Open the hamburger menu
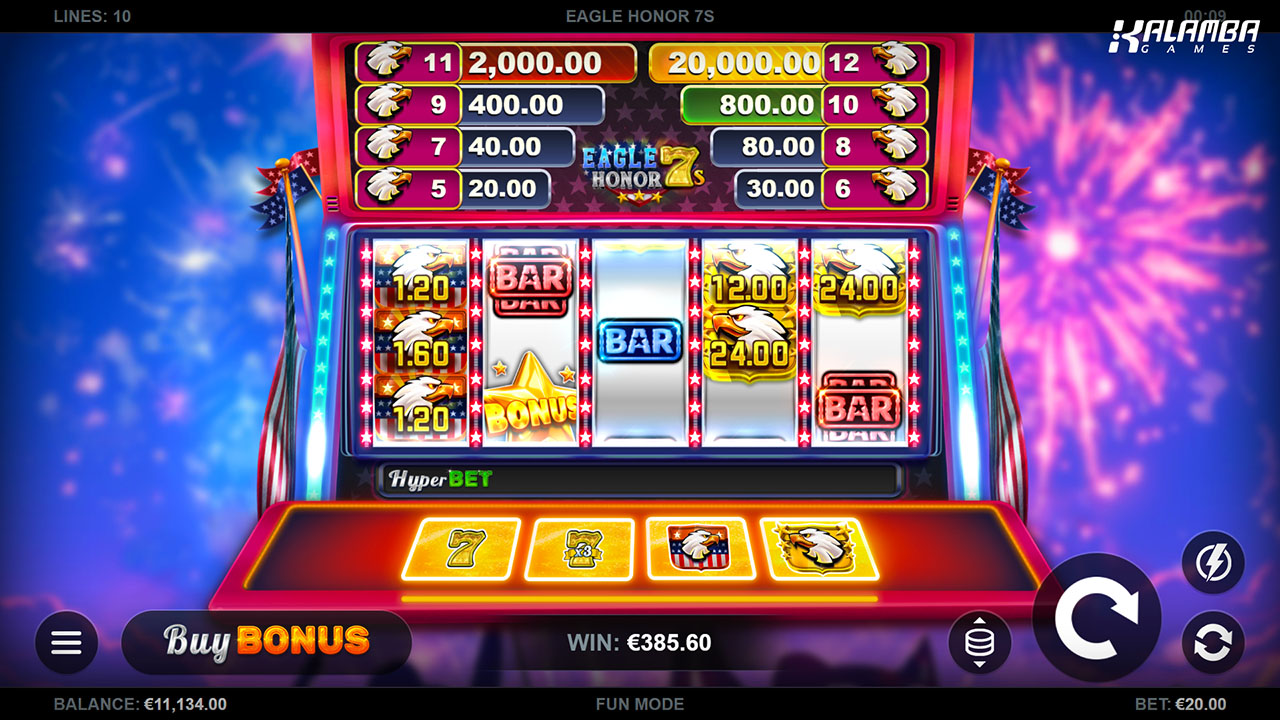 pos(66,642)
